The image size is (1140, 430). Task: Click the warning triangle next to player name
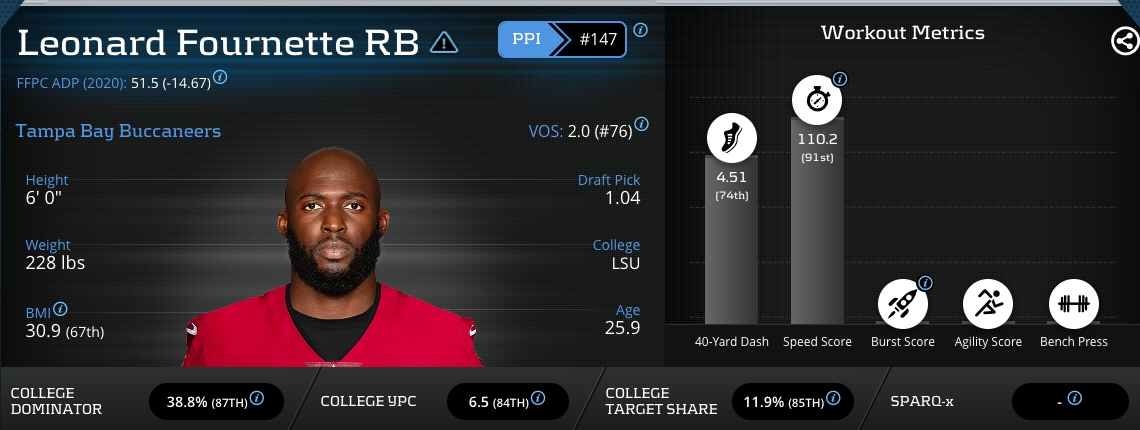point(443,42)
